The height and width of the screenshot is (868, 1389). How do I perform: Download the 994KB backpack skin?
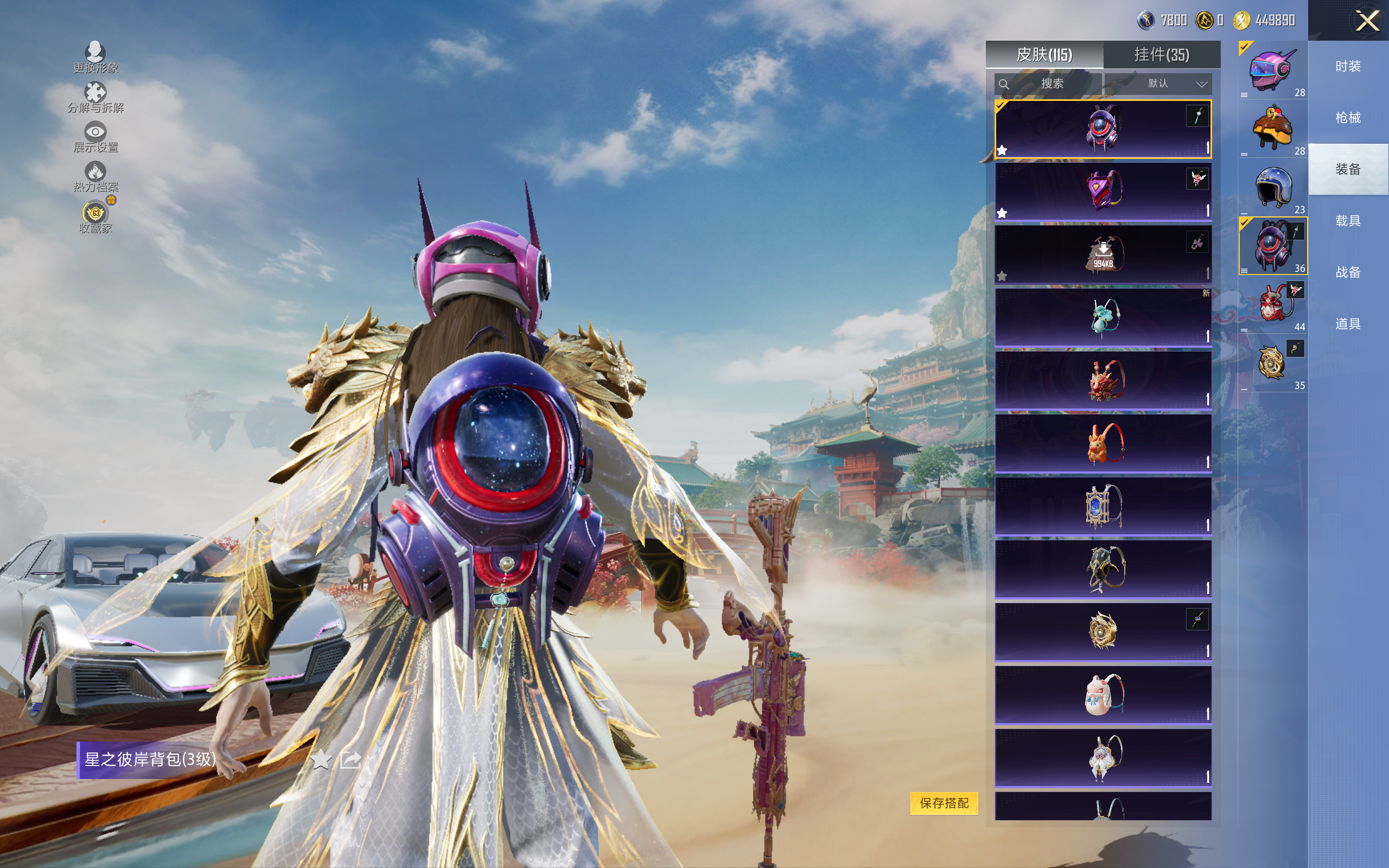point(1103,254)
